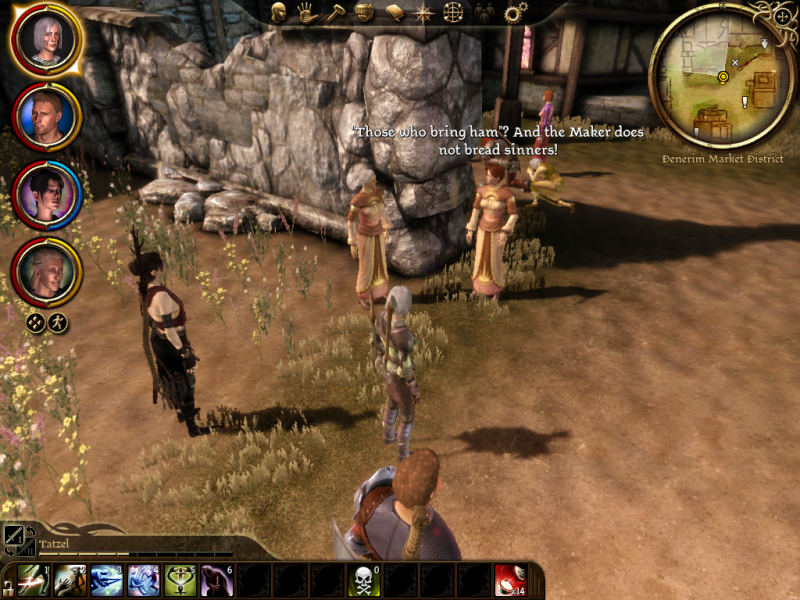Open game options via gears icon
Image resolution: width=800 pixels, height=600 pixels.
pos(515,13)
